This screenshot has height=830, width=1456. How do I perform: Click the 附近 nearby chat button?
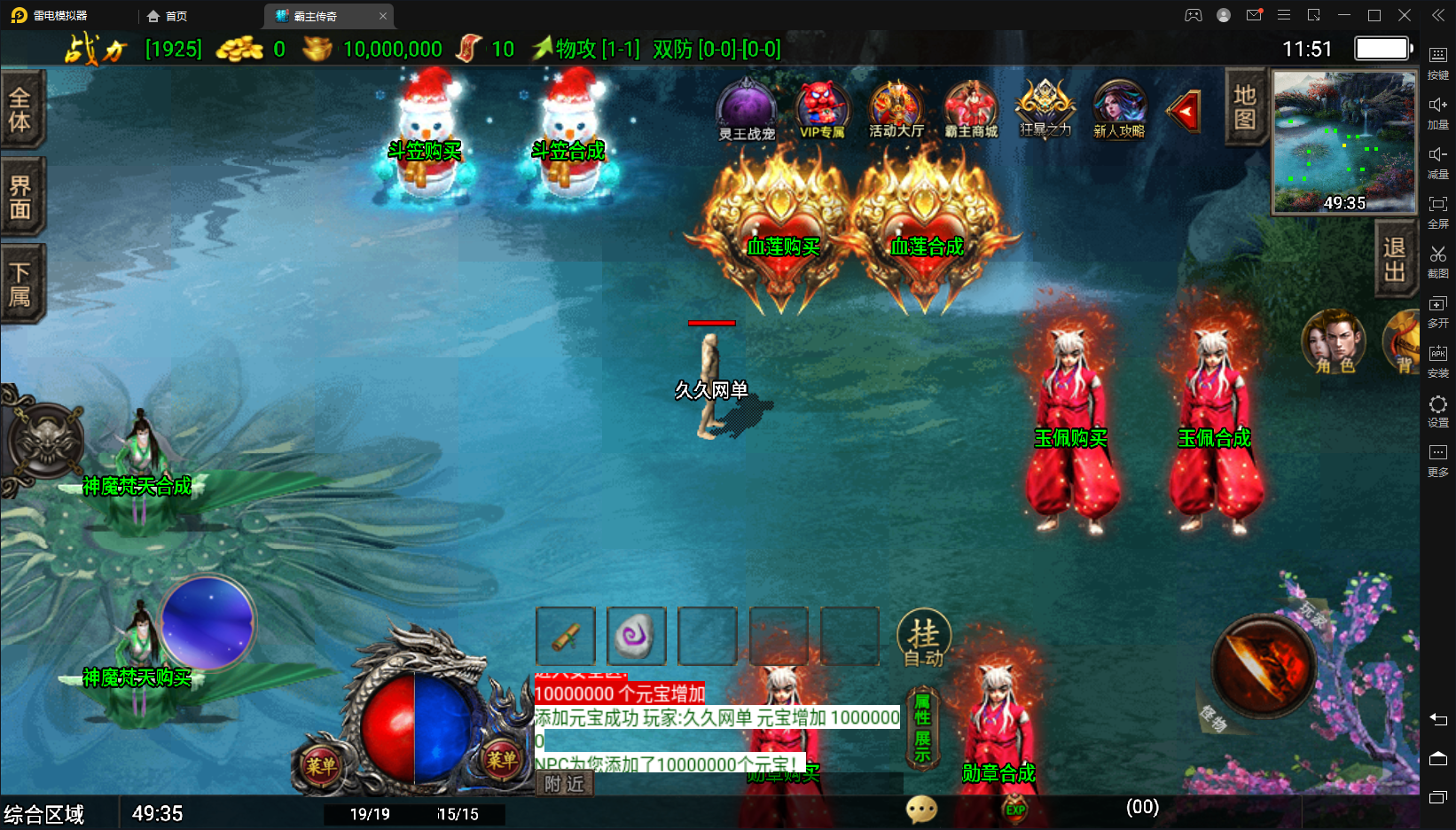565,784
